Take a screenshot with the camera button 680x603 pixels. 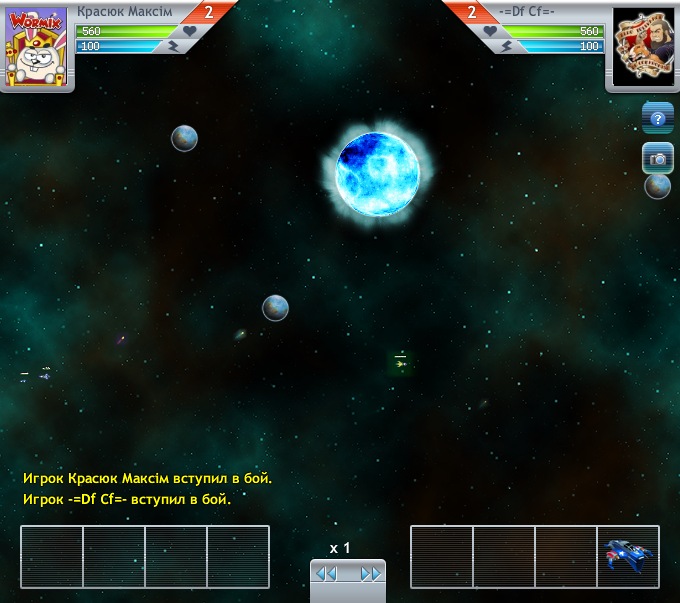(x=657, y=158)
